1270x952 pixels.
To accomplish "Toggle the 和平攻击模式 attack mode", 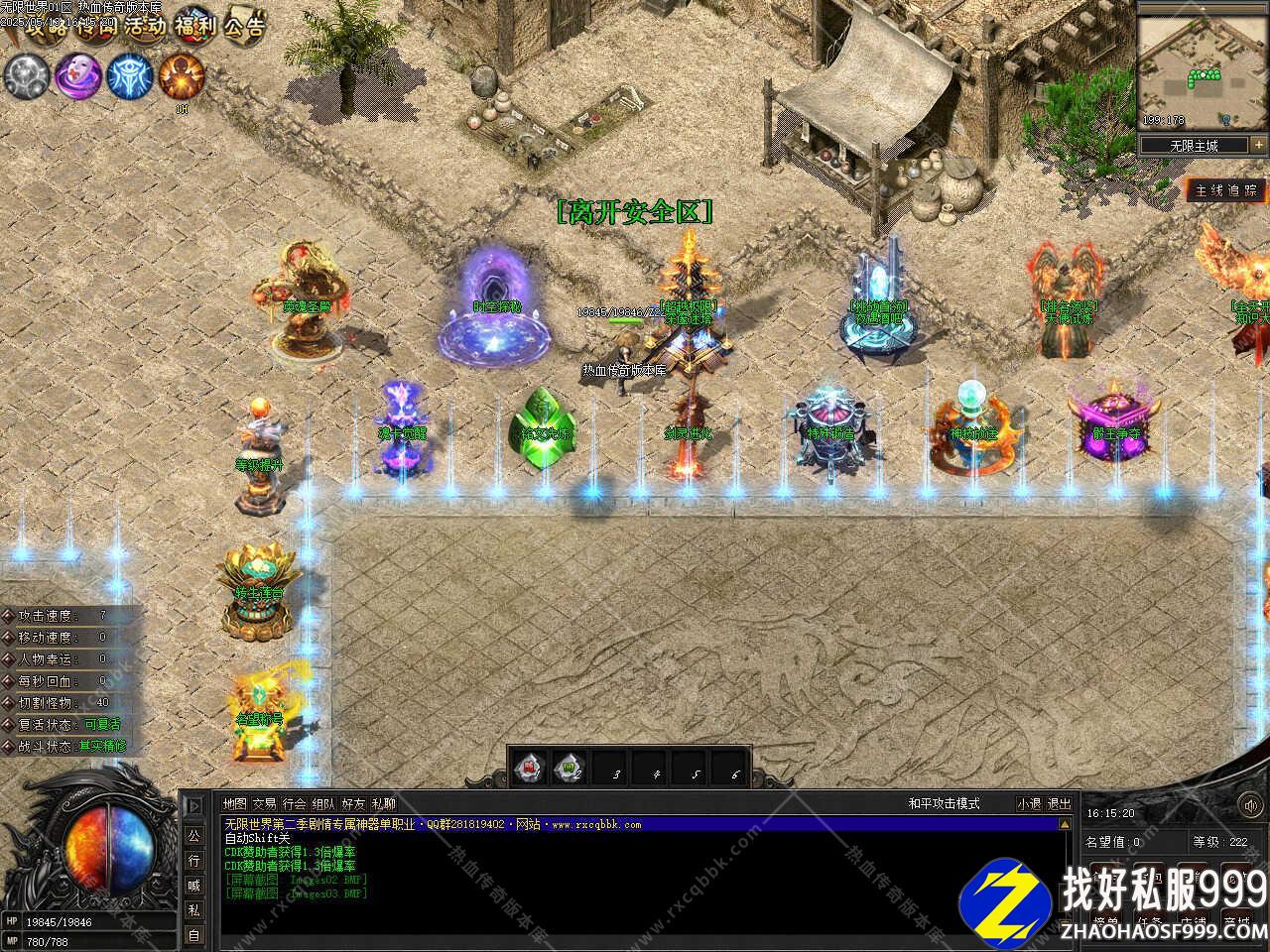I will (x=944, y=803).
